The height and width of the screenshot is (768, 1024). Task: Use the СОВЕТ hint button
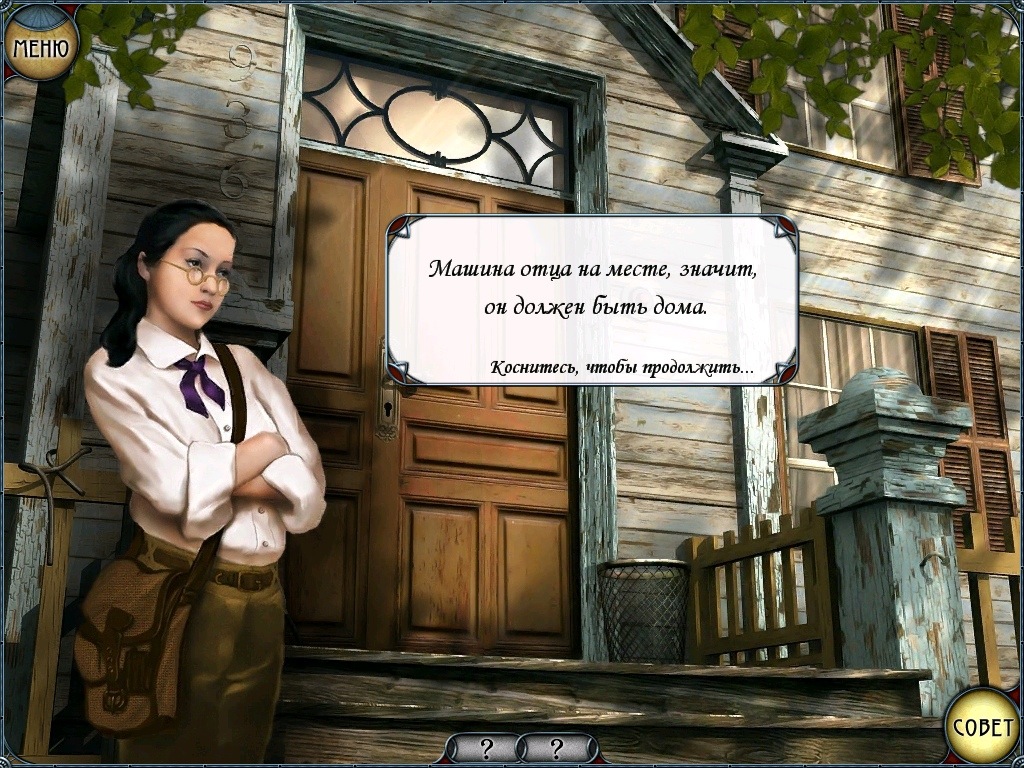pos(982,726)
